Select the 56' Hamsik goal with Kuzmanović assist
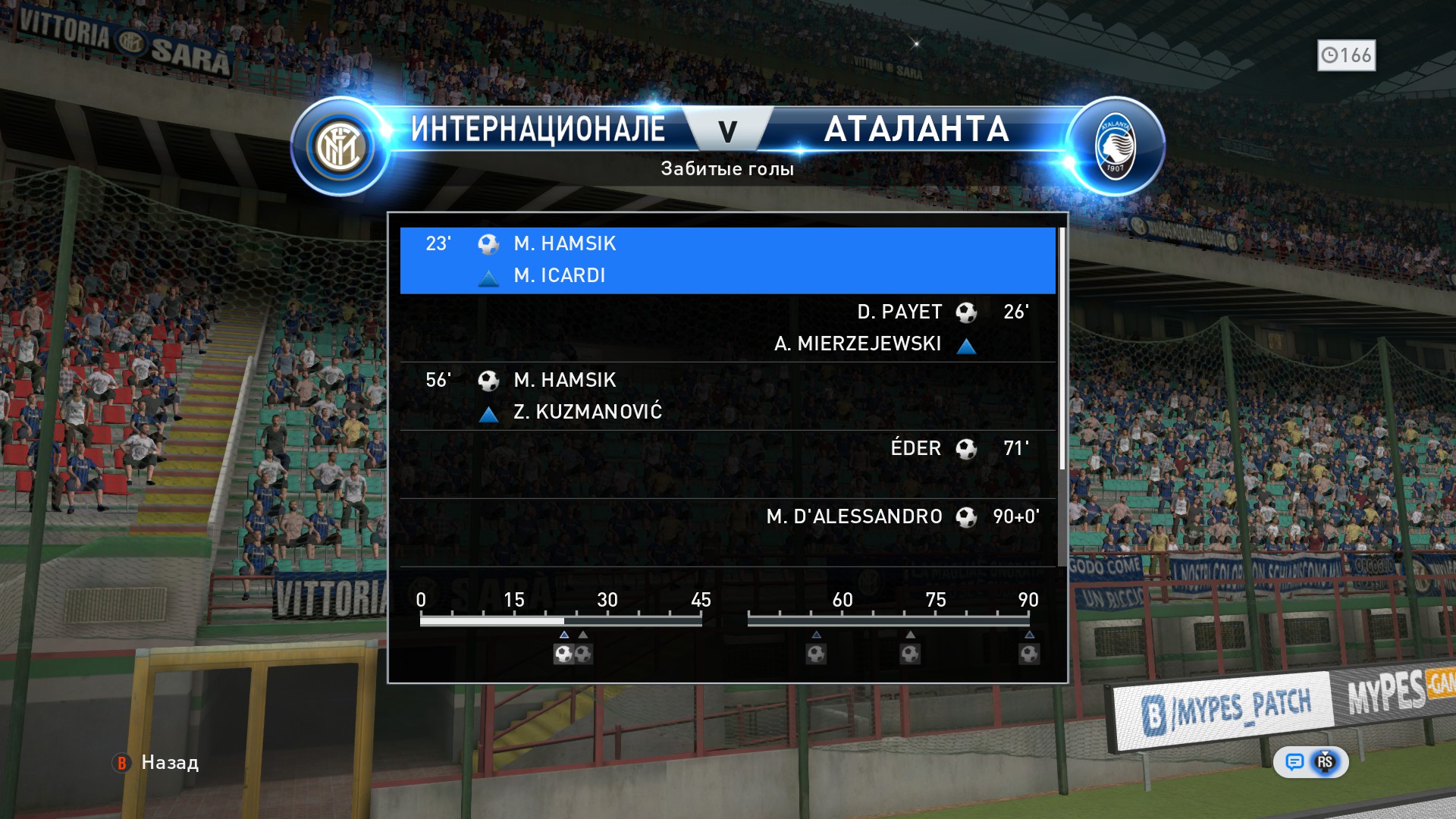The image size is (1456, 819). [727, 396]
